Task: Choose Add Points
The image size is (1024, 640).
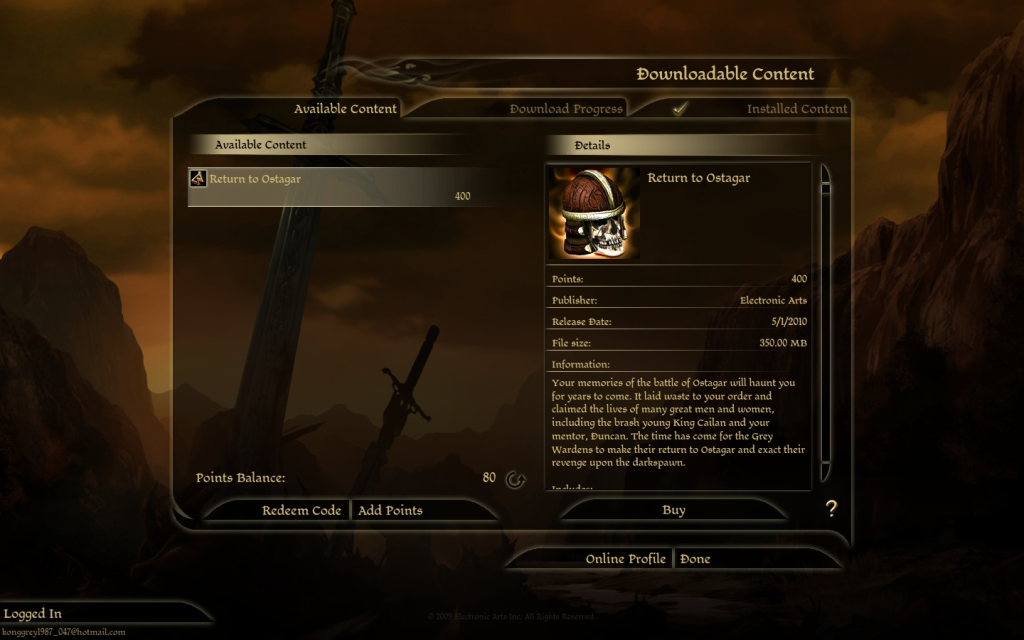Action: [x=390, y=510]
